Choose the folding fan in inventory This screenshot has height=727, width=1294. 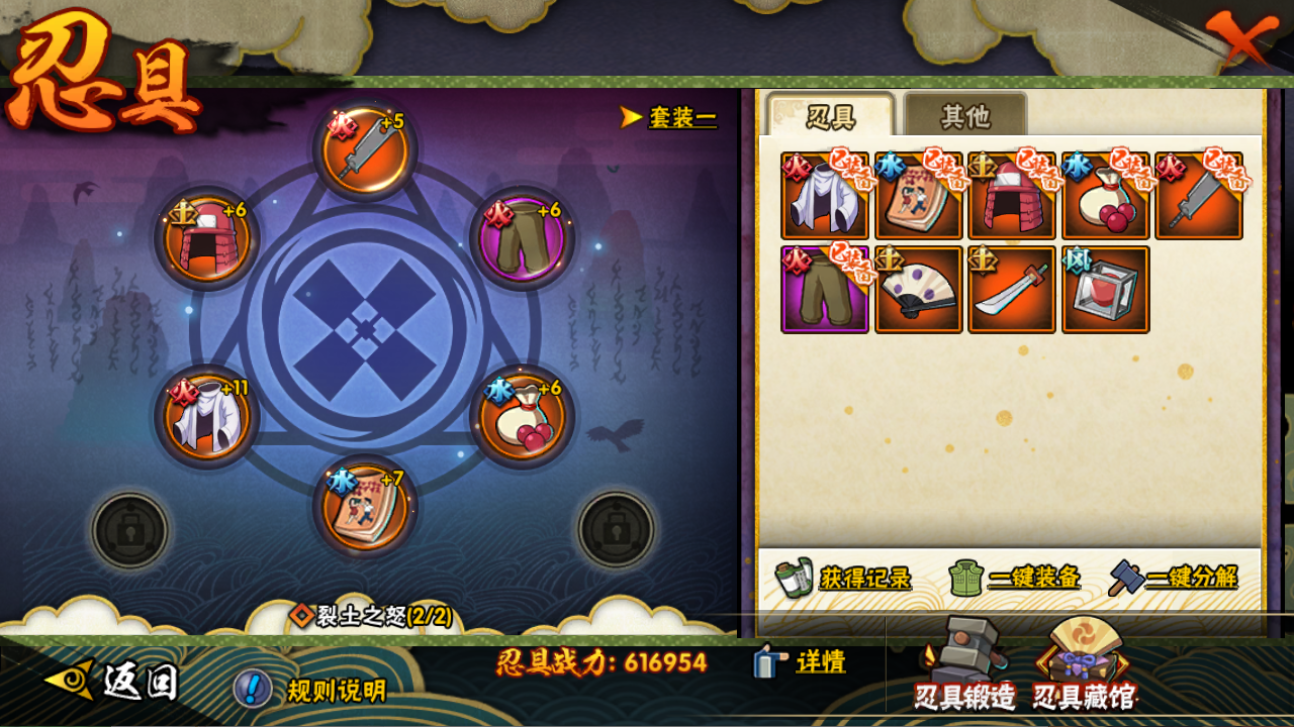pyautogui.click(x=918, y=290)
